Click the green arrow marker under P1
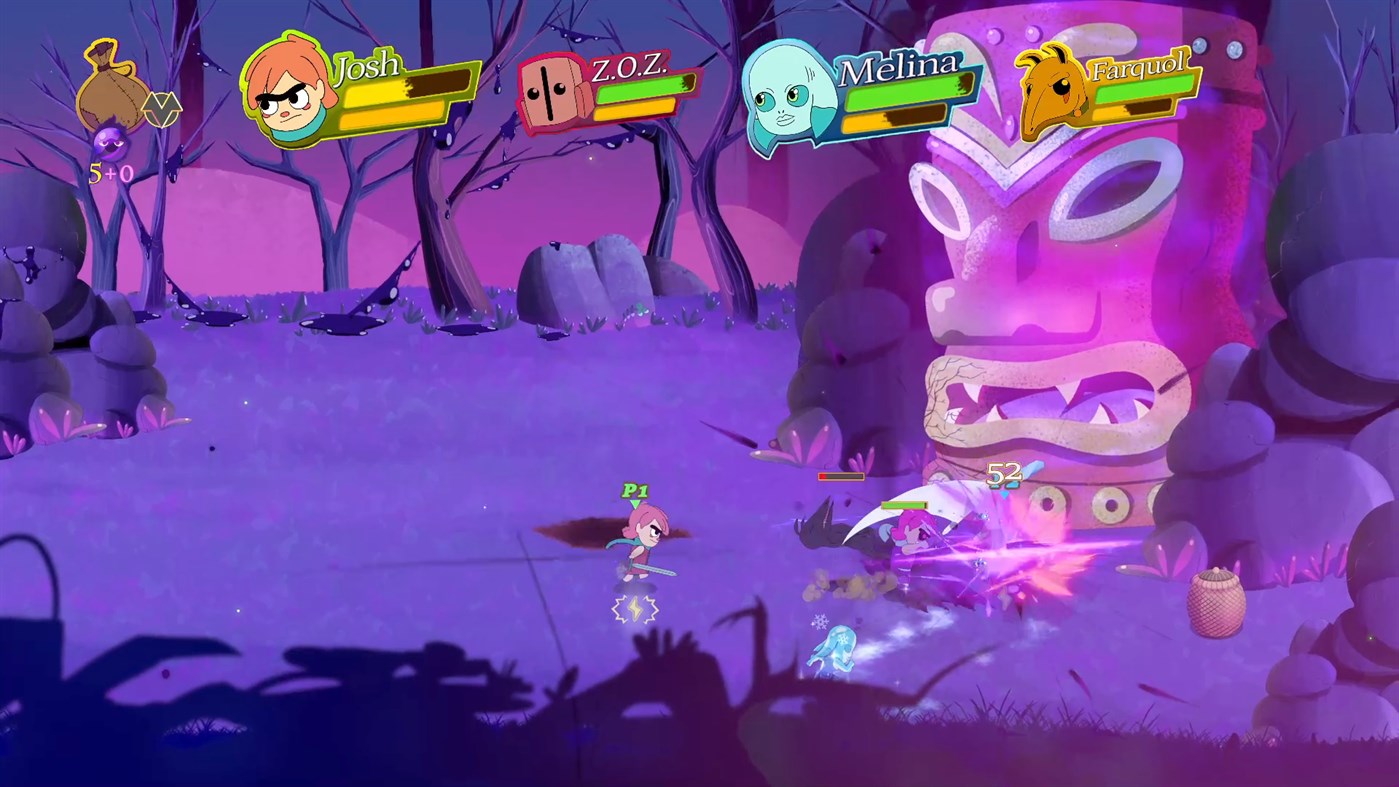 (x=634, y=503)
